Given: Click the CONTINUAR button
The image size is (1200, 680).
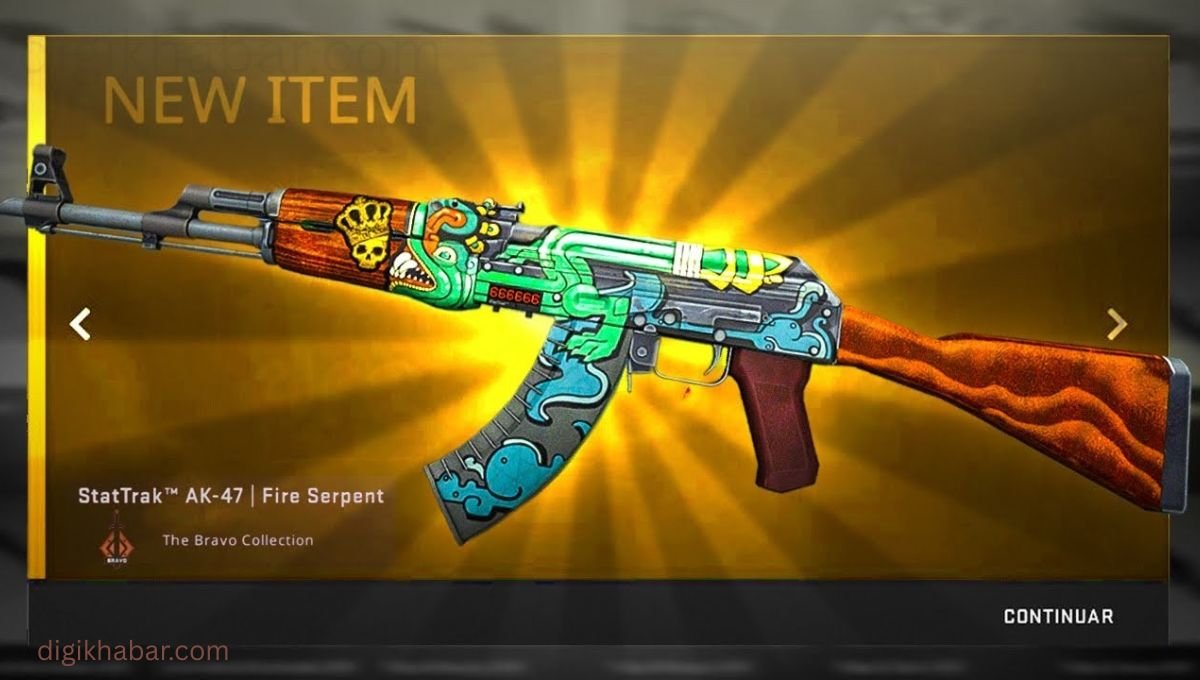Looking at the screenshot, I should (1058, 616).
